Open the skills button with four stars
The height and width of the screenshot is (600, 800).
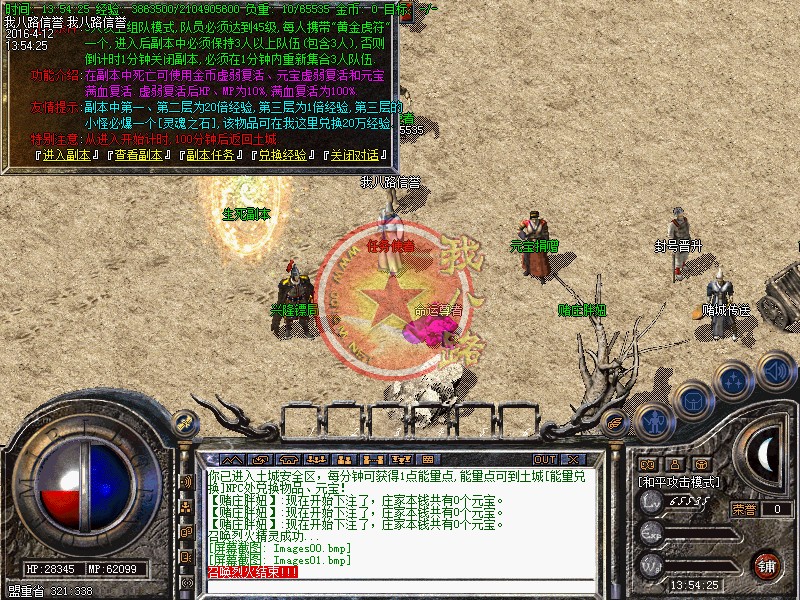734,380
